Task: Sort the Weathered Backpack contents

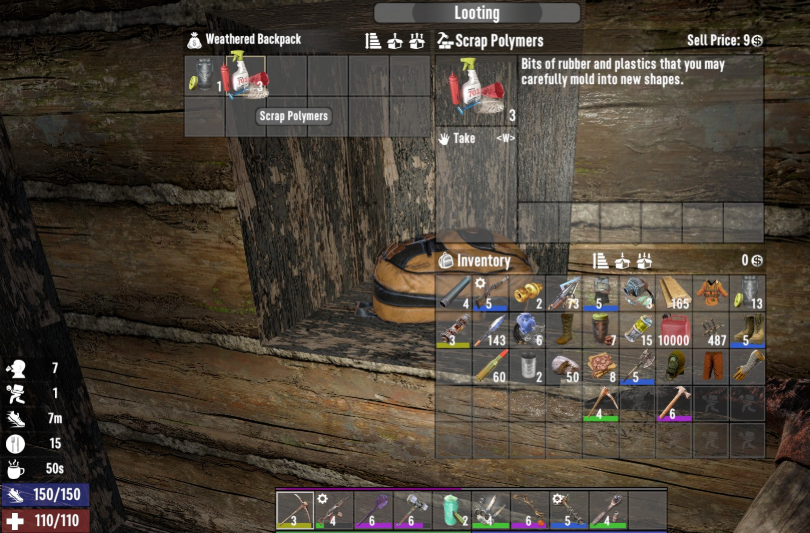Action: tap(373, 41)
